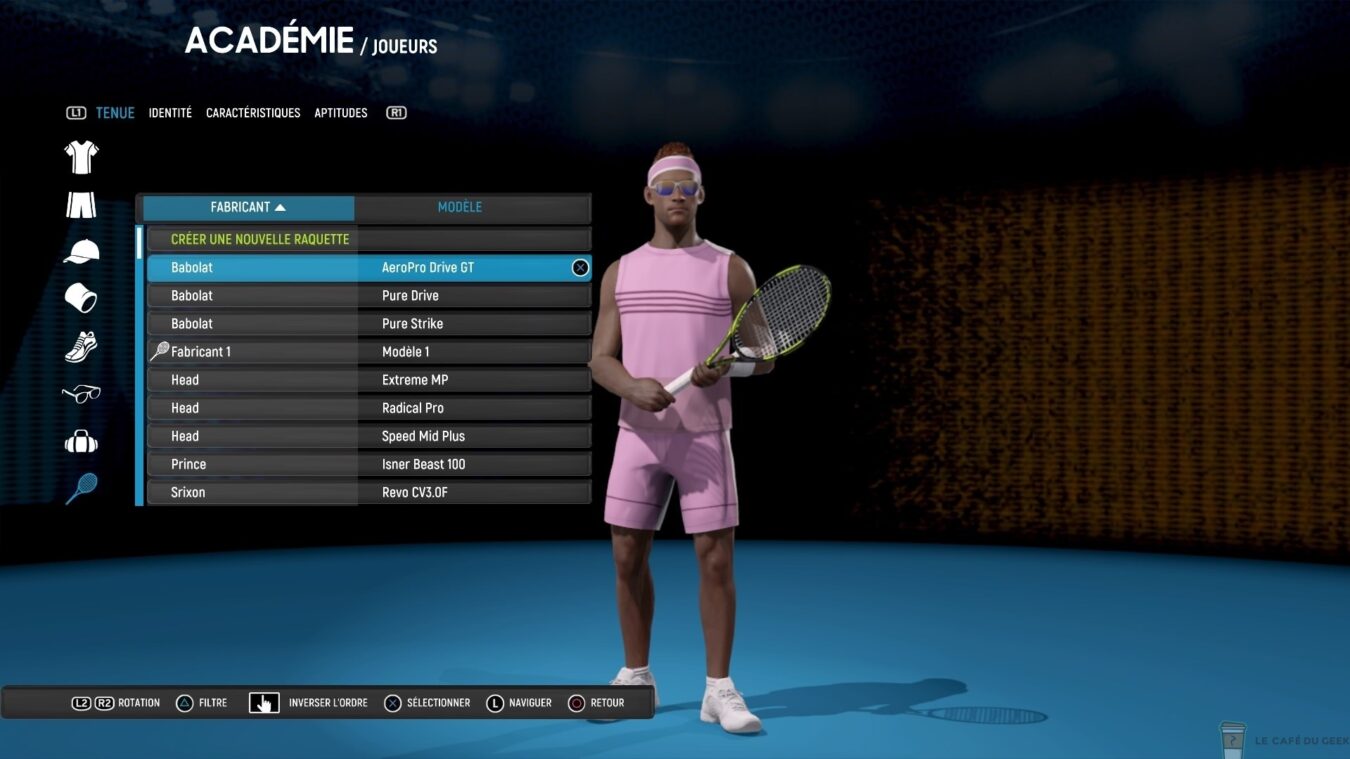Switch to the Identité tab
This screenshot has height=759, width=1350.
point(170,113)
